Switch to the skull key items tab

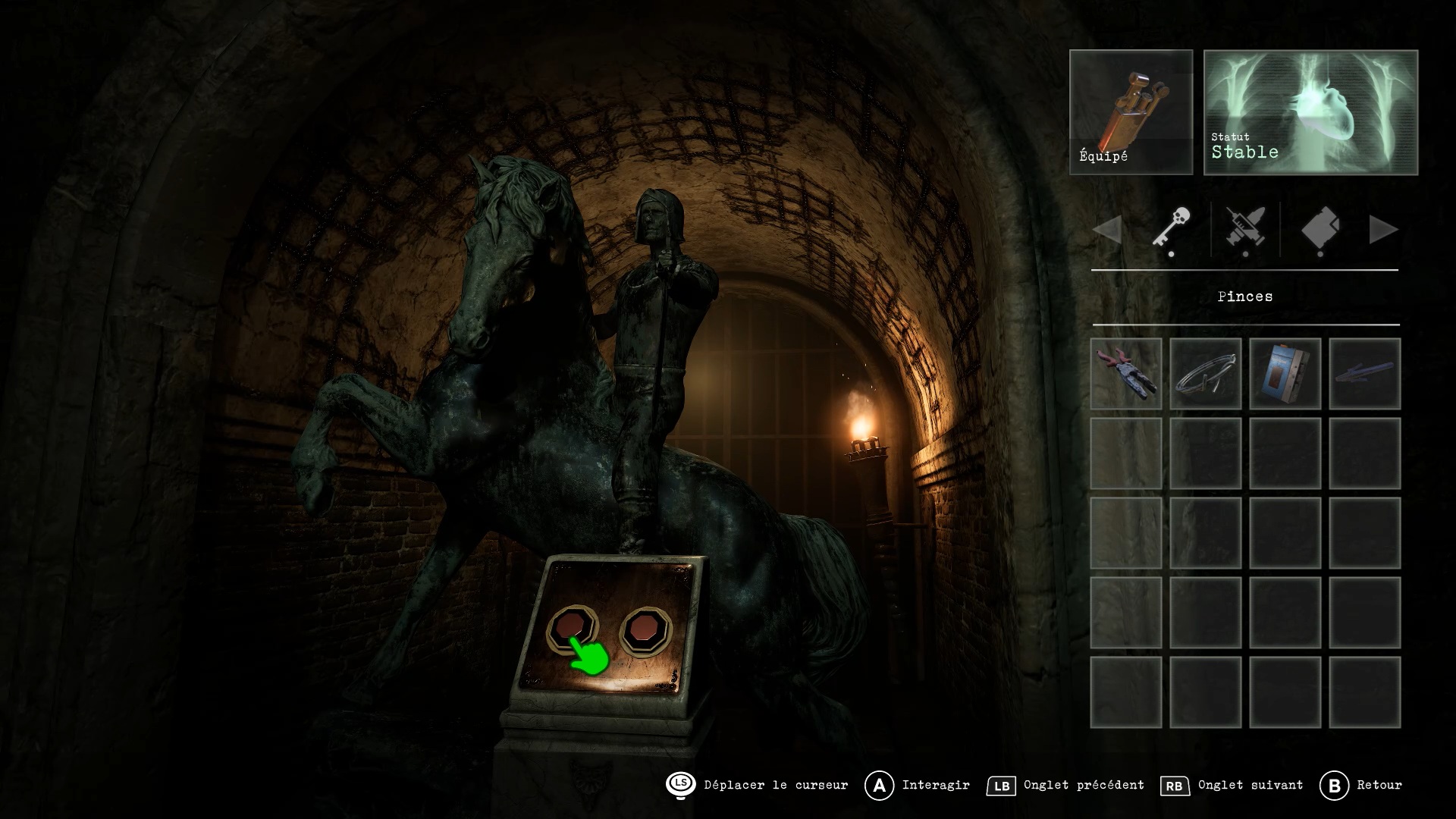point(1172,229)
